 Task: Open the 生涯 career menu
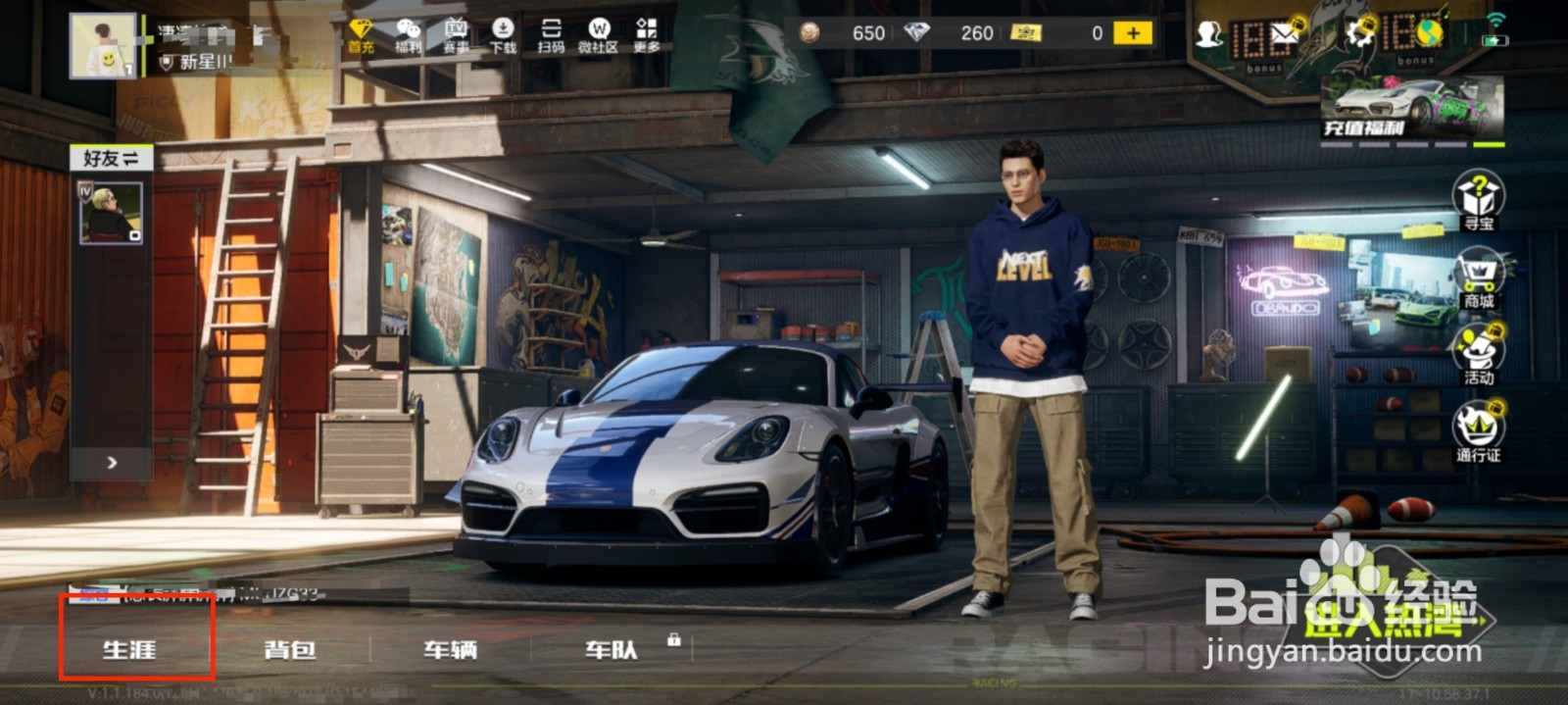(130, 648)
